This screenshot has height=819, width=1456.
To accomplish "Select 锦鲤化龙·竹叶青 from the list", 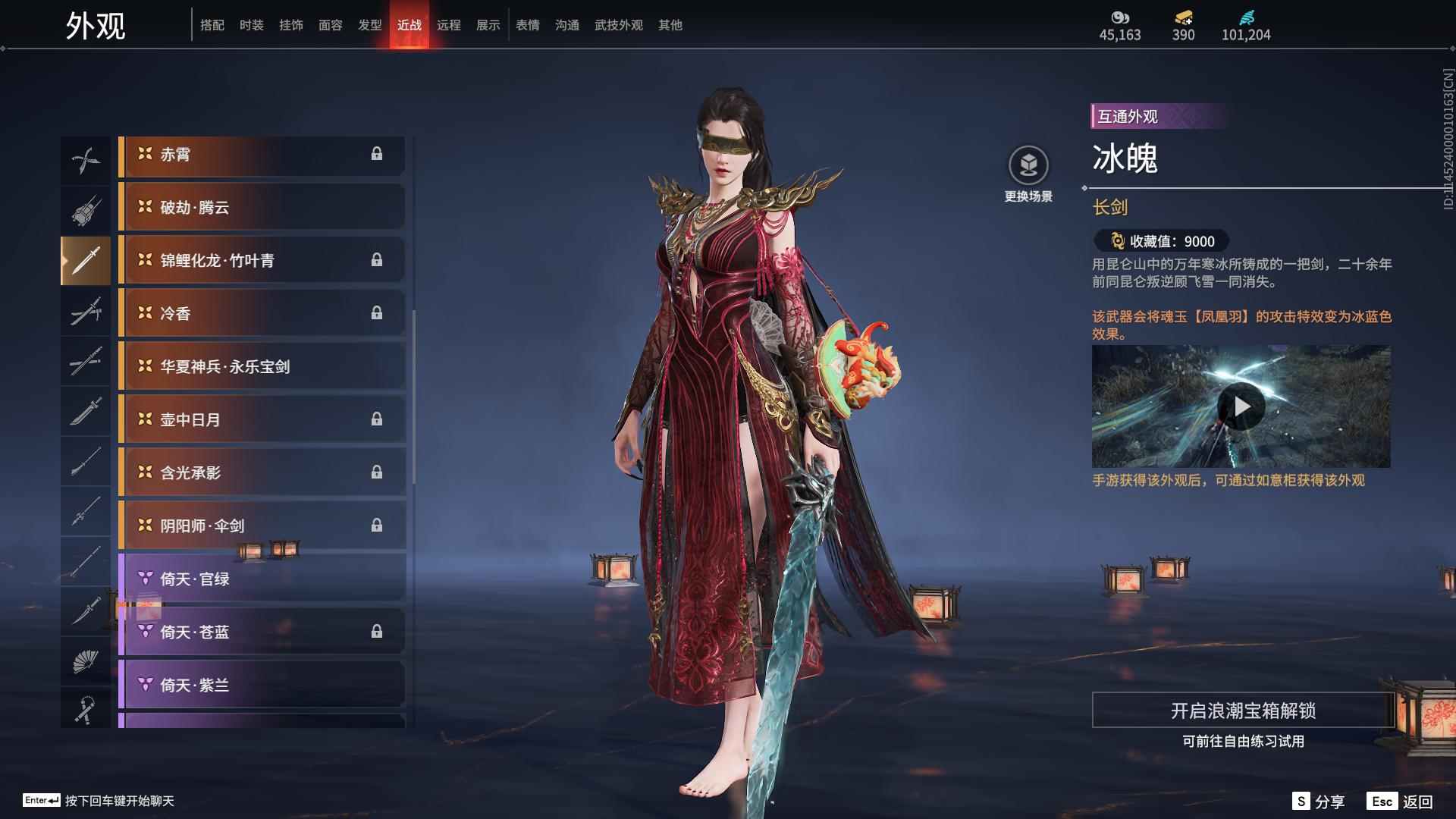I will click(x=262, y=261).
